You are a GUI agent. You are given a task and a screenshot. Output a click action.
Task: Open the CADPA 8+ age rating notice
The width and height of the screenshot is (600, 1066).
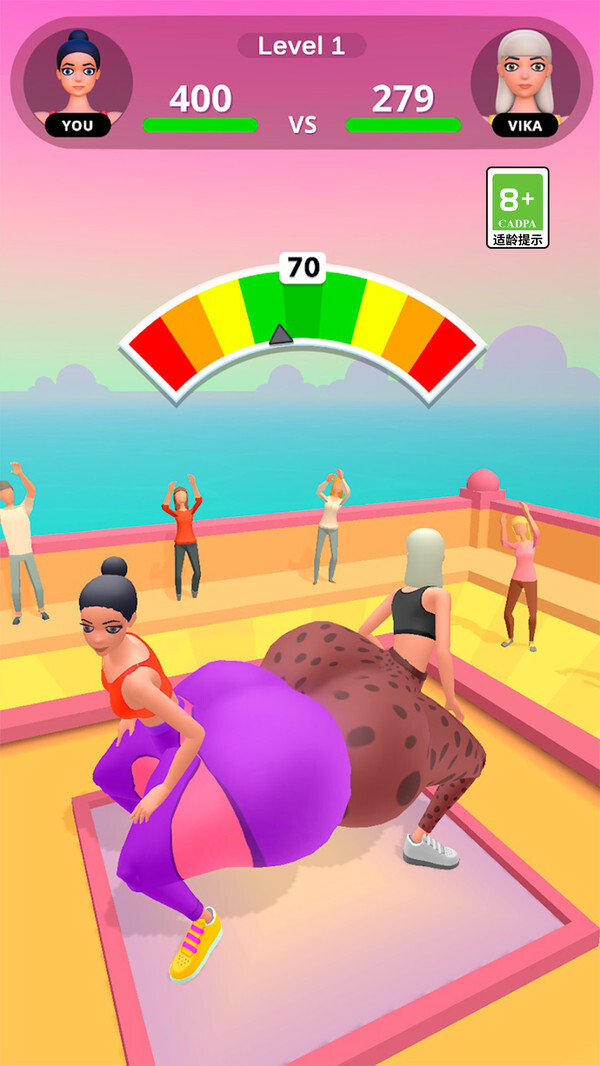pos(517,207)
